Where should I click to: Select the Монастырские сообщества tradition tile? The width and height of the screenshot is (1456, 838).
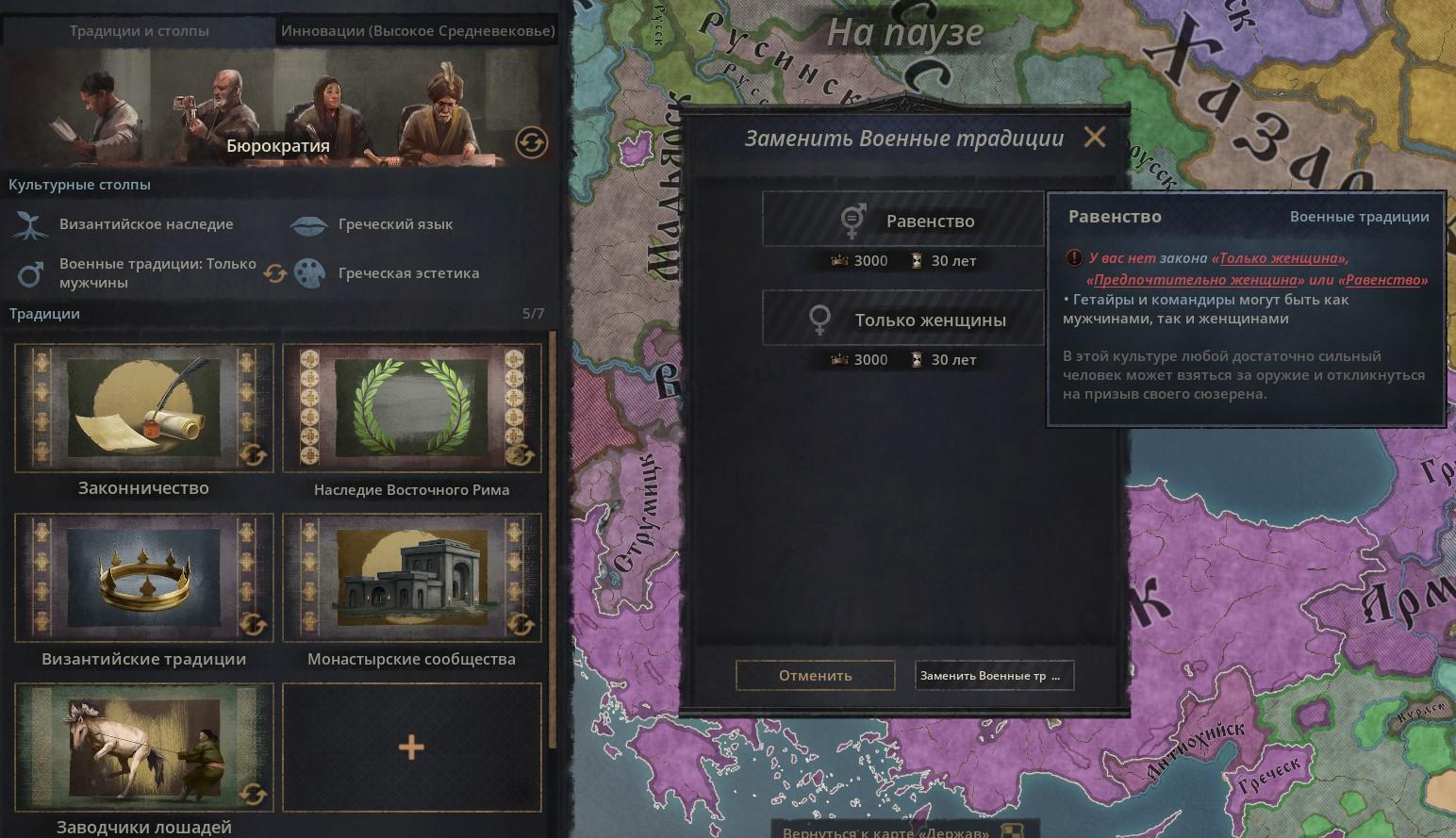[411, 578]
